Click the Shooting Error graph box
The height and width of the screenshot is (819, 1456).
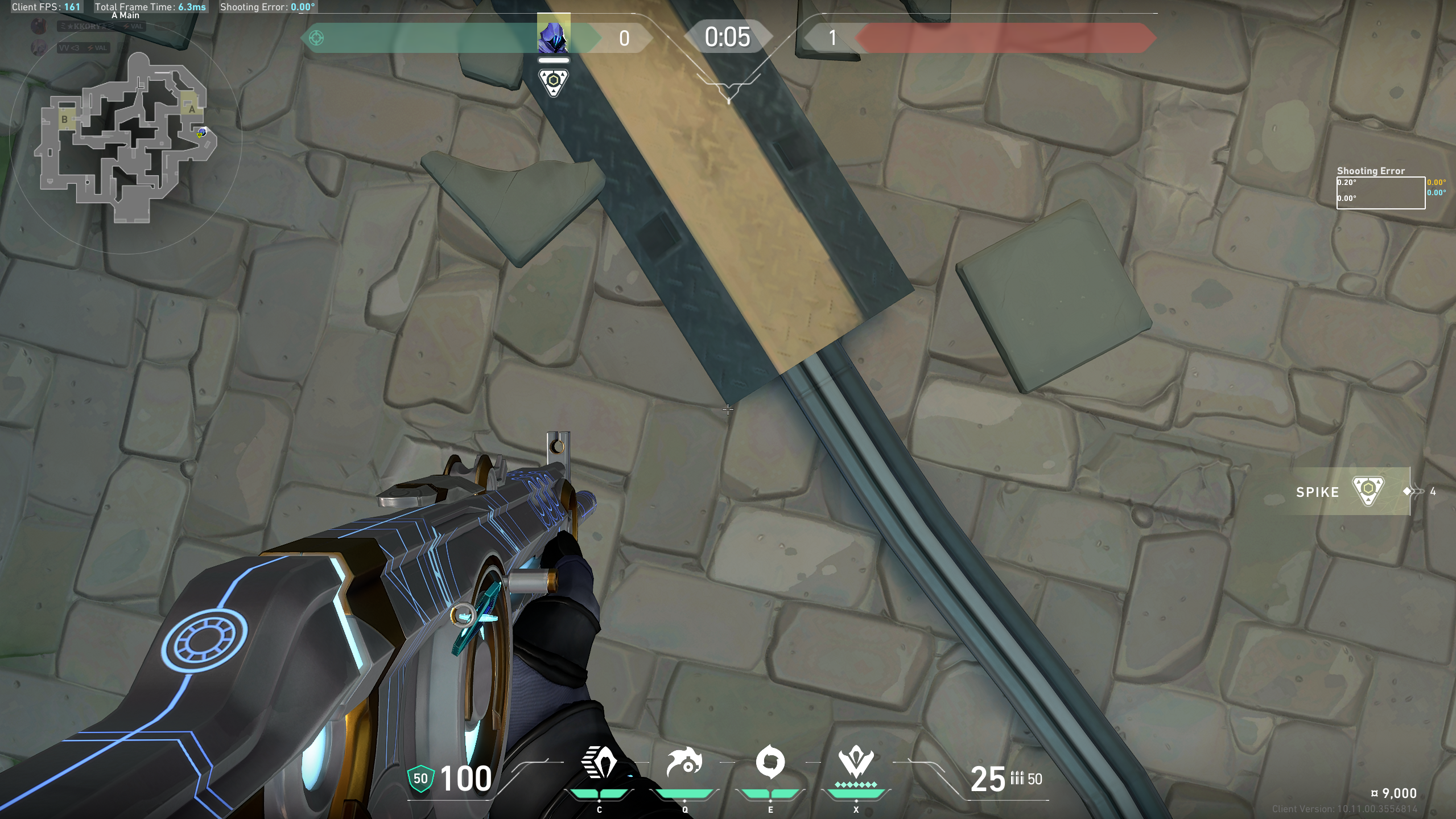point(1380,193)
